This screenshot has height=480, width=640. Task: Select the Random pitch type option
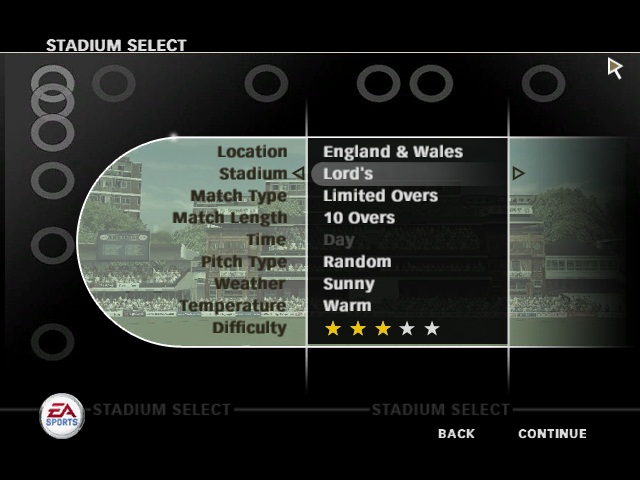pyautogui.click(x=356, y=262)
